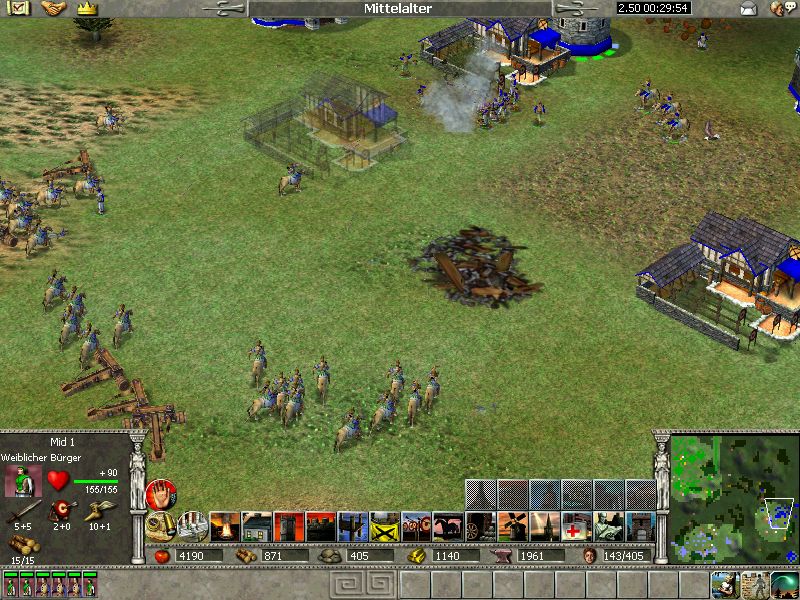
Task: Select the first control group citizen portrait
Action: point(10,585)
